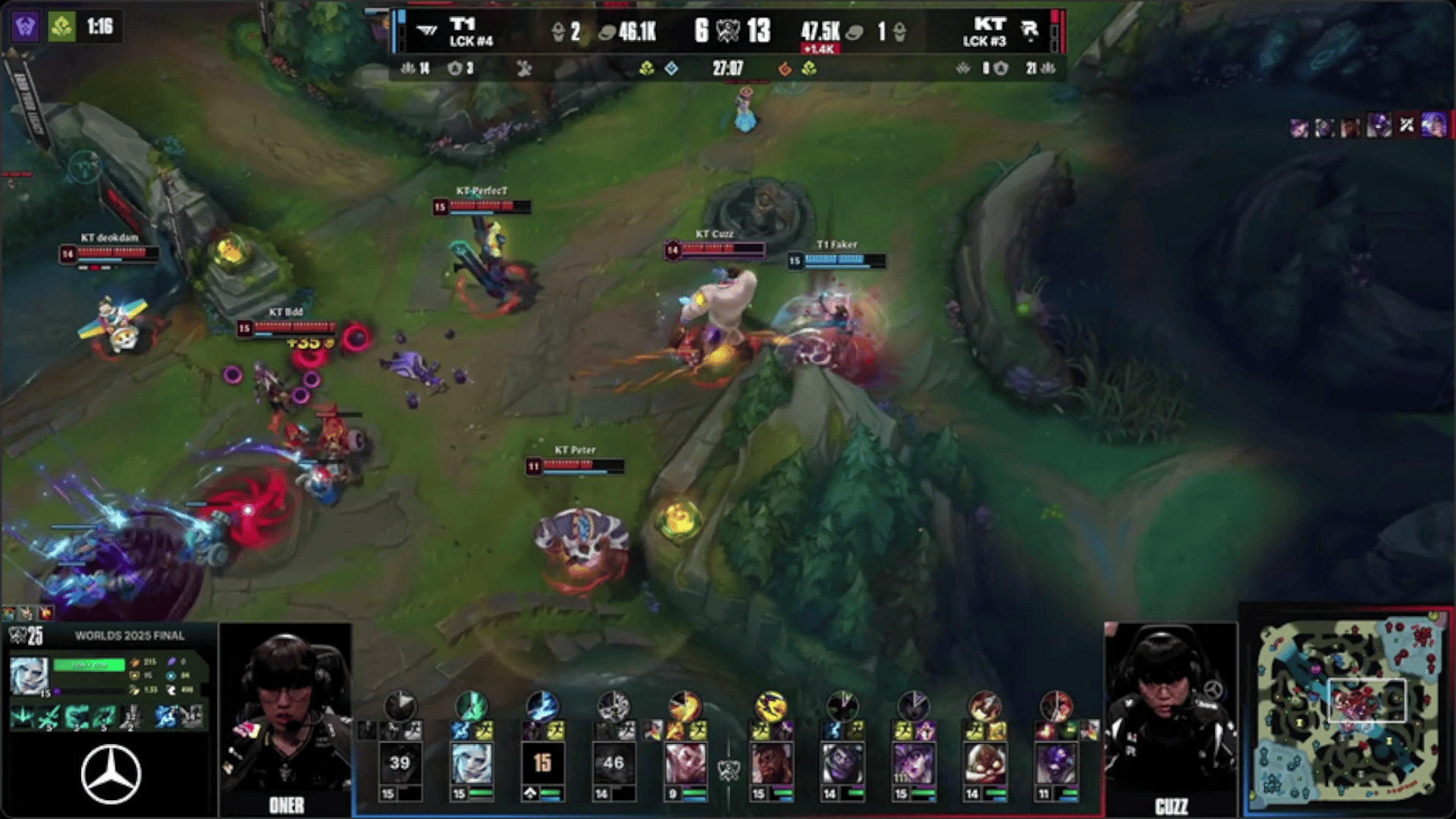Click the T1 team logo in the scoreboard
1456x819 pixels.
click(427, 31)
